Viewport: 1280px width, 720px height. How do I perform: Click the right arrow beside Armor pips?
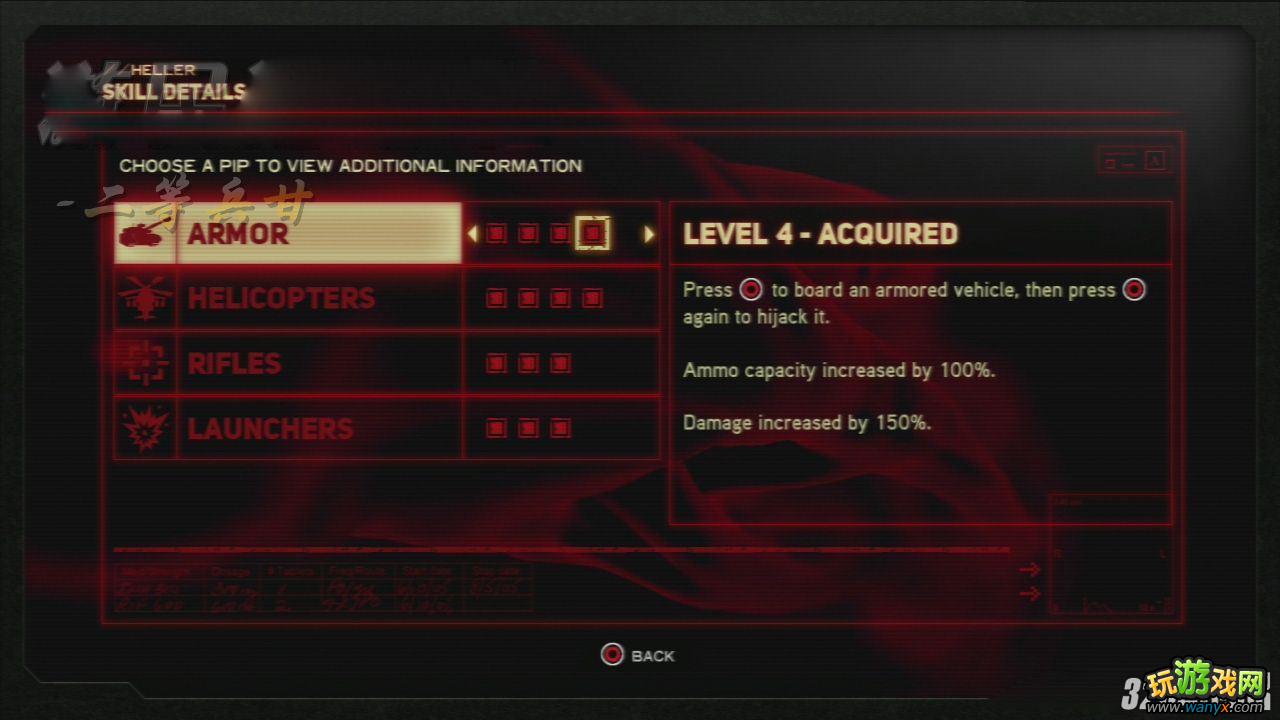tap(648, 234)
